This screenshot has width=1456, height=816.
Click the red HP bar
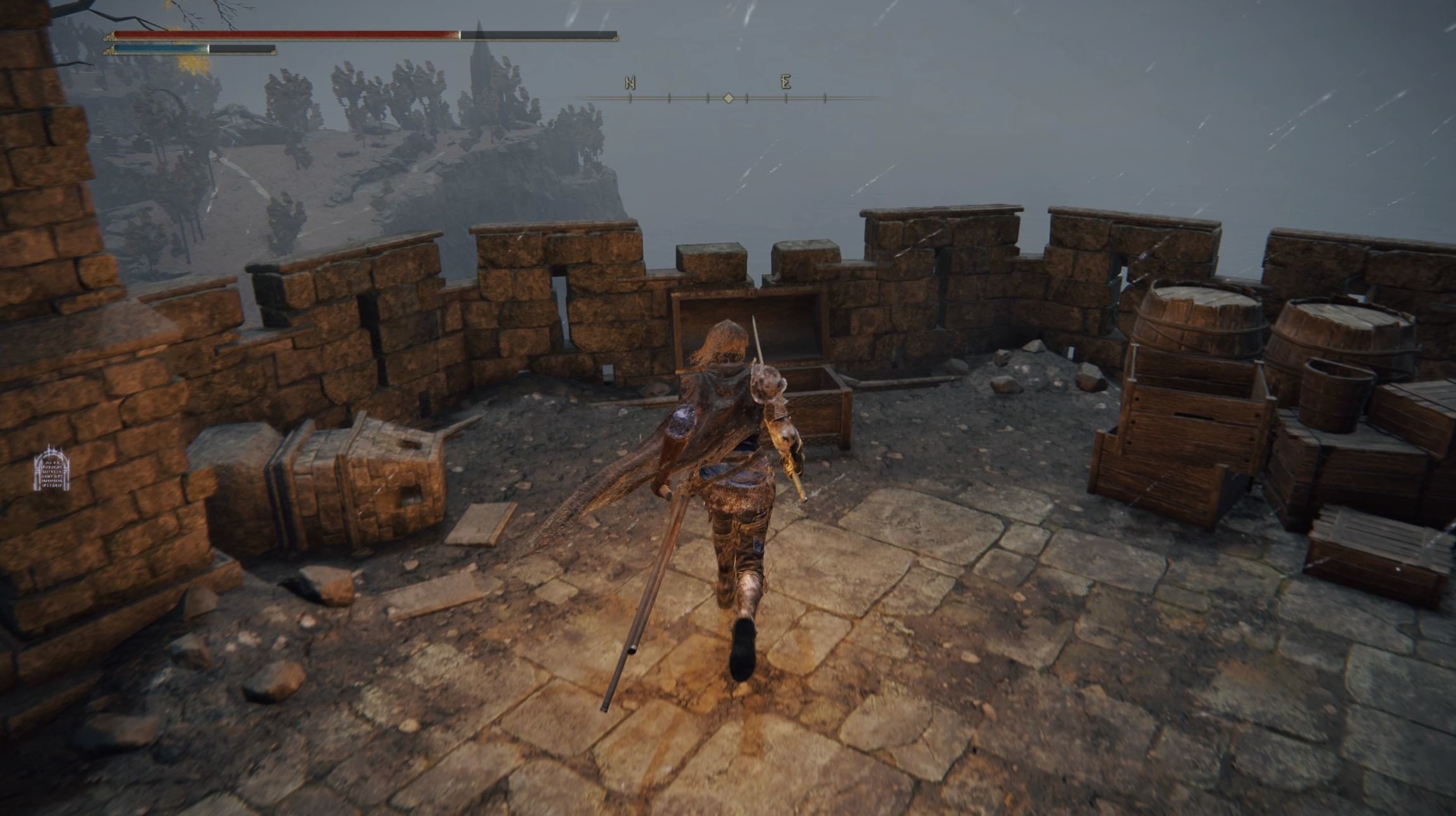tap(284, 36)
